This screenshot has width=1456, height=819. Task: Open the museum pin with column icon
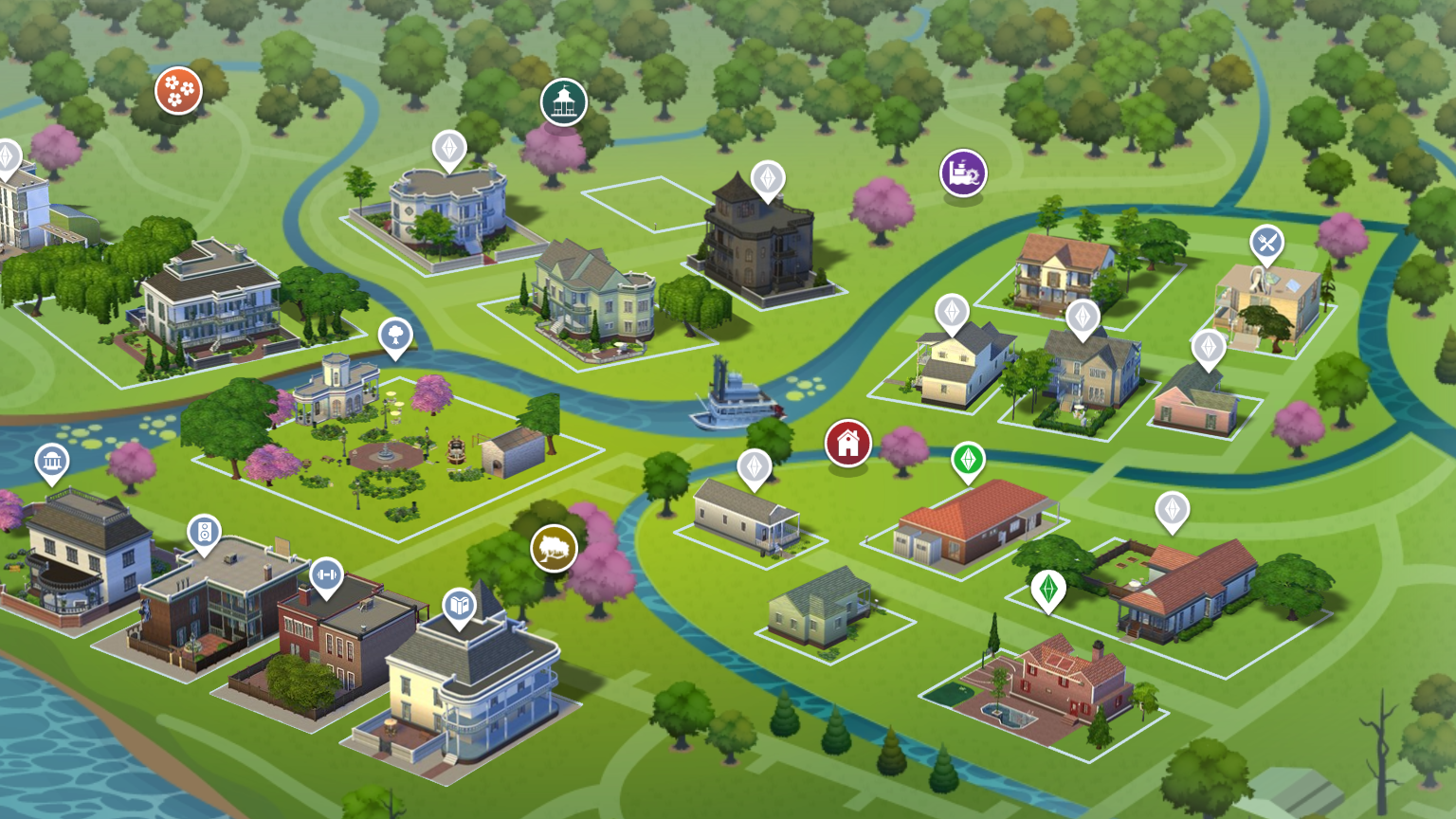click(x=52, y=462)
